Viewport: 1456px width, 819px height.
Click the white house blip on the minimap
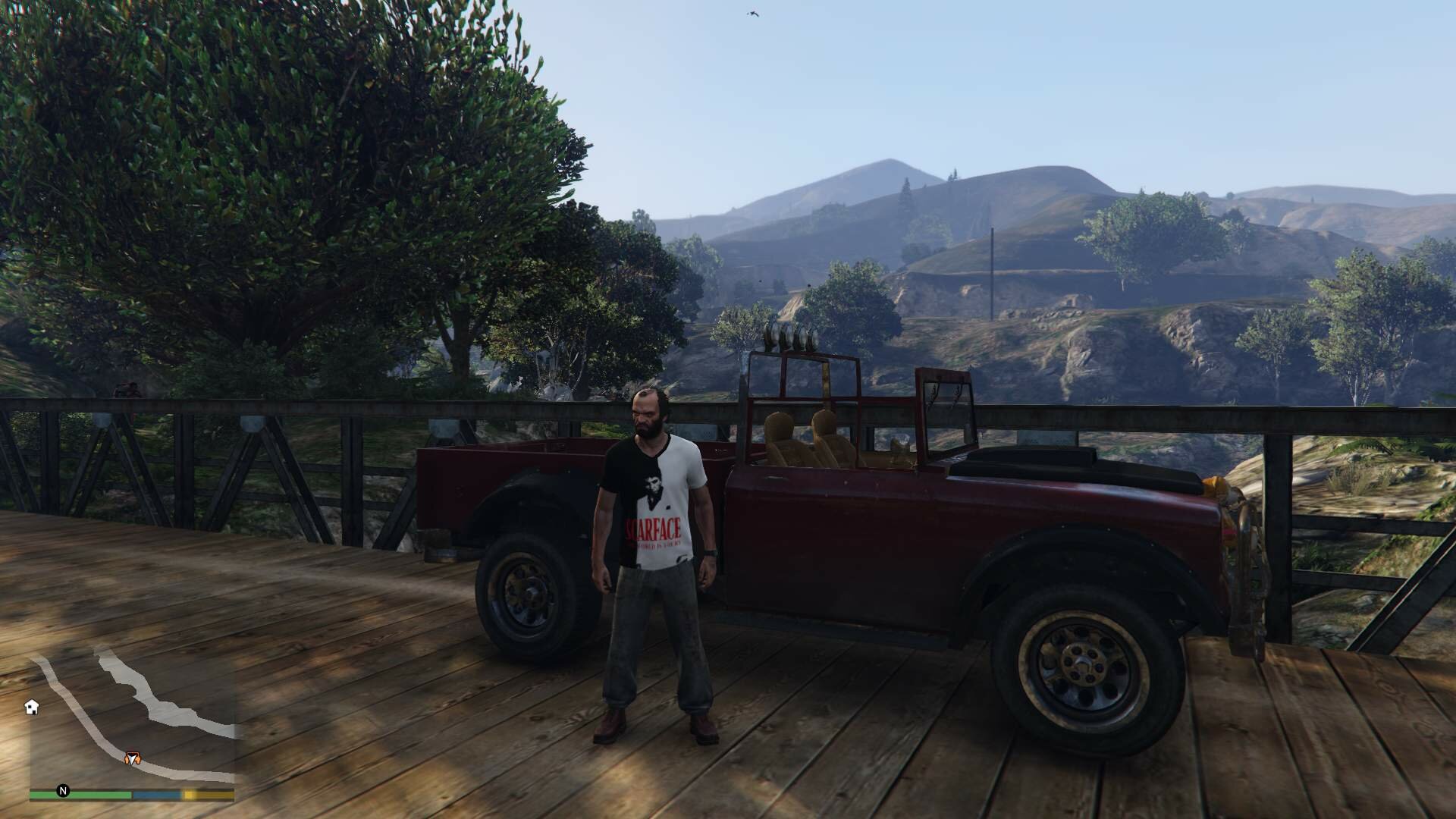click(32, 707)
